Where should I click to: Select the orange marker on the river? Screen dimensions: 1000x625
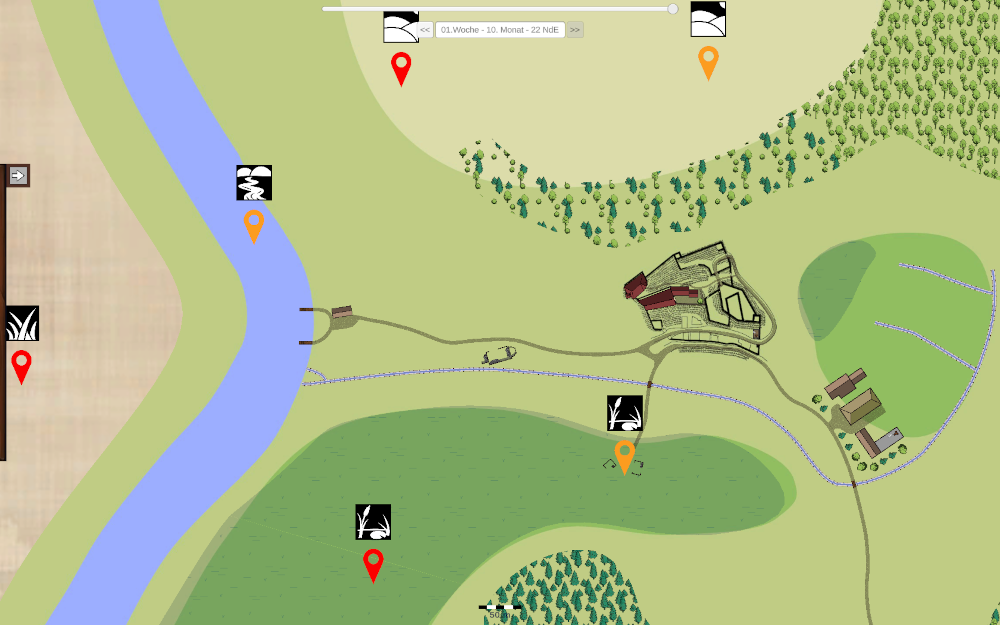click(x=254, y=224)
